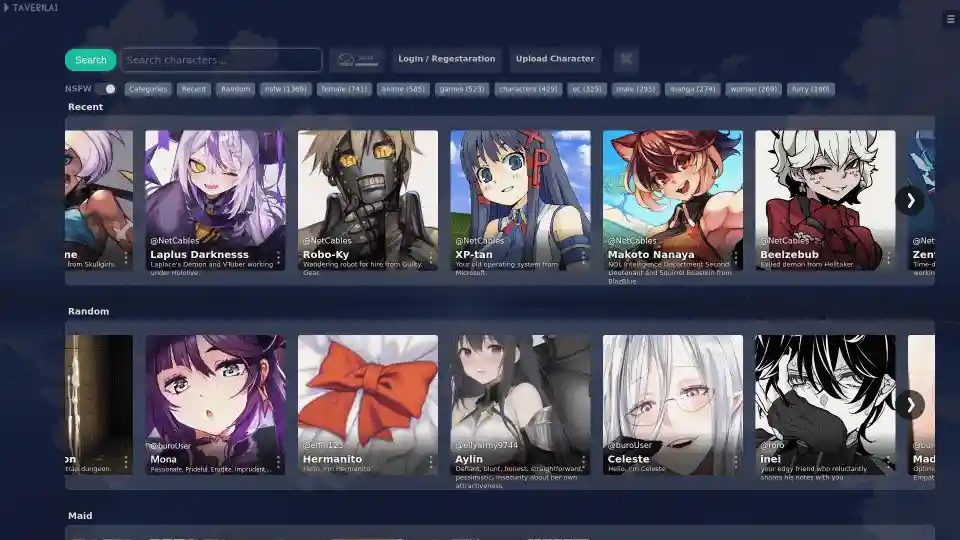Click the green Search button
The height and width of the screenshot is (540, 960).
click(x=90, y=60)
